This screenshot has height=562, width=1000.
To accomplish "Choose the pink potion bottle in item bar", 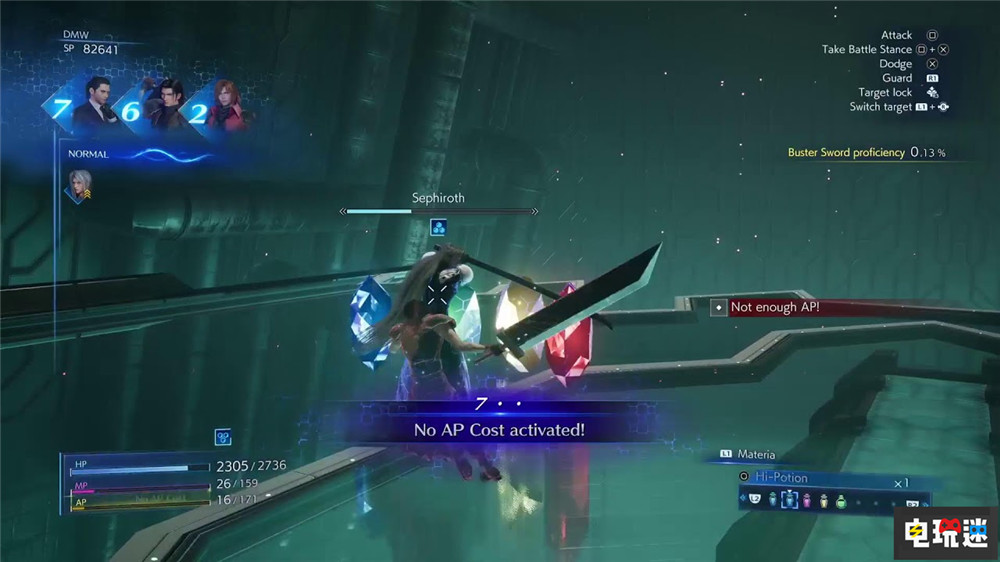I will 806,500.
